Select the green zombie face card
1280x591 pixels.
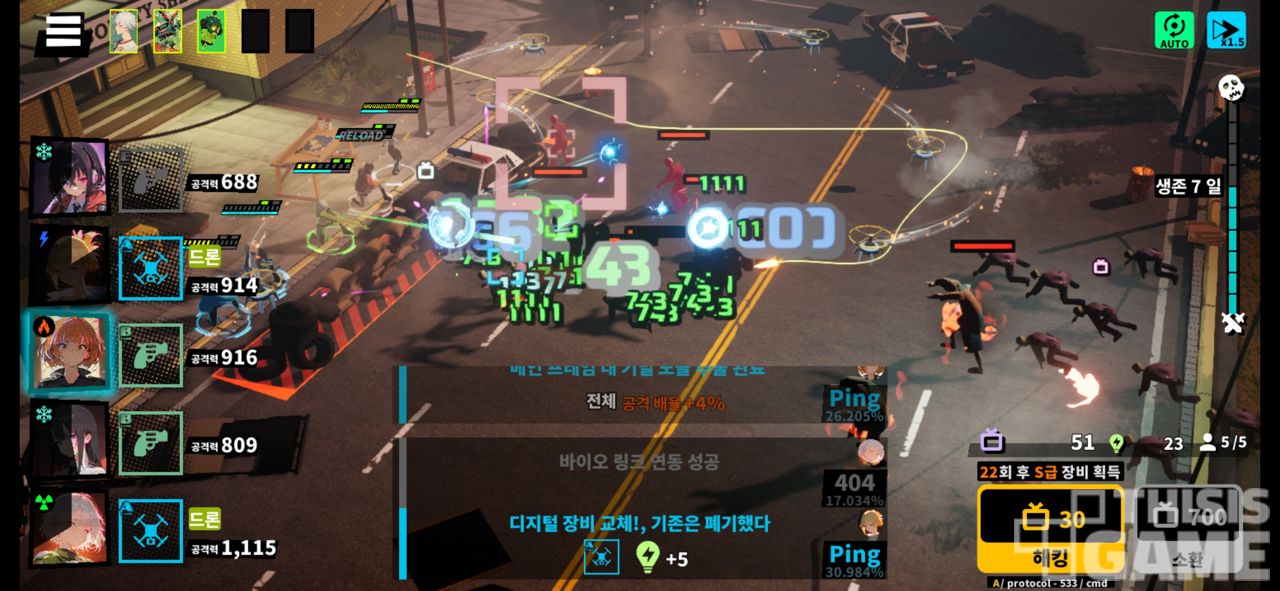[210, 31]
